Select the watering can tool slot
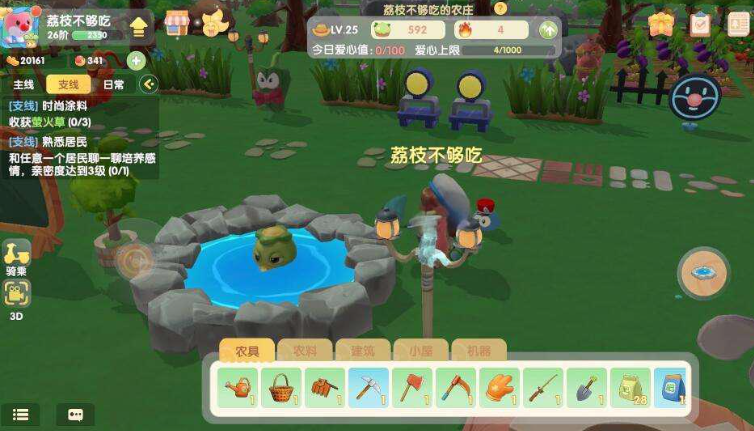754x431 pixels. [239, 386]
